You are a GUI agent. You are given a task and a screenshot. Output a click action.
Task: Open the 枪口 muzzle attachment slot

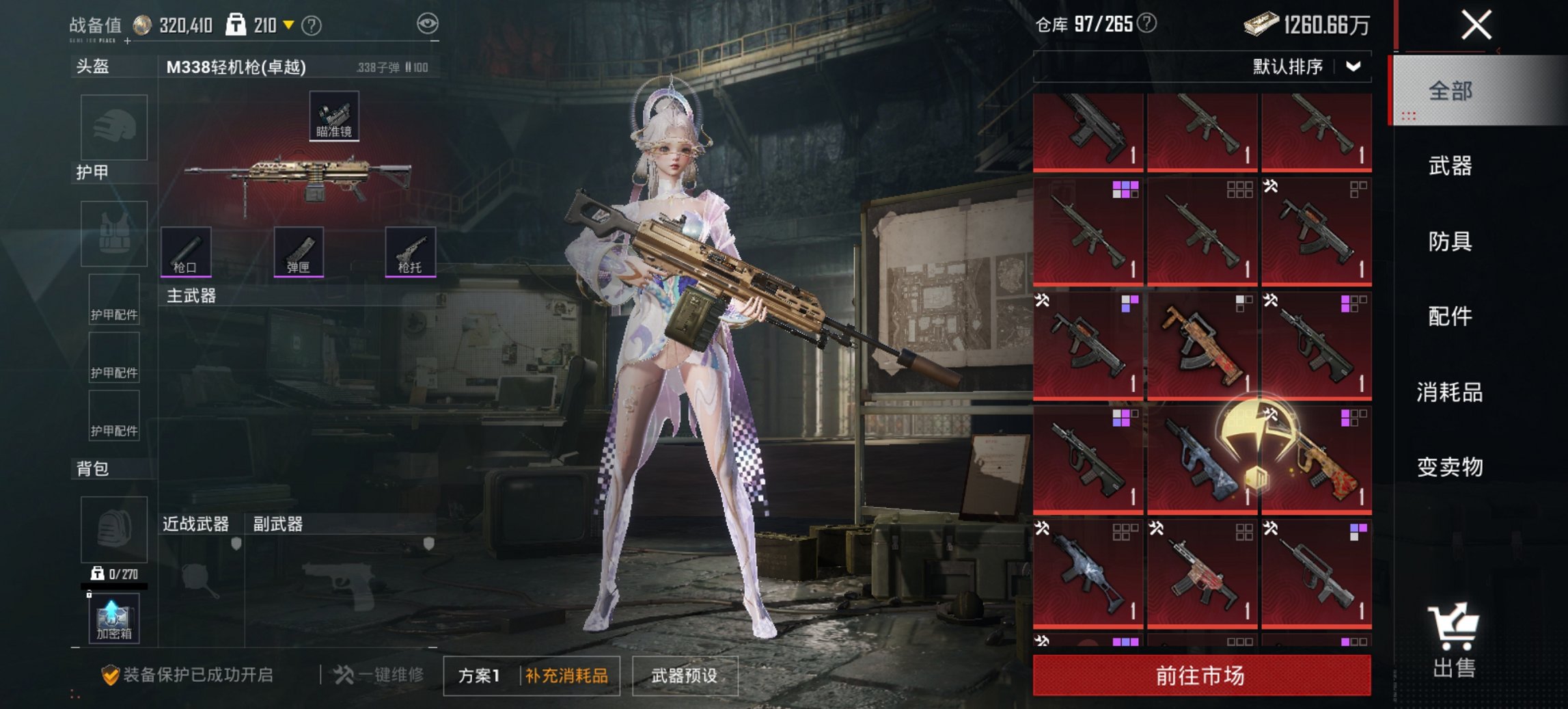coord(184,253)
